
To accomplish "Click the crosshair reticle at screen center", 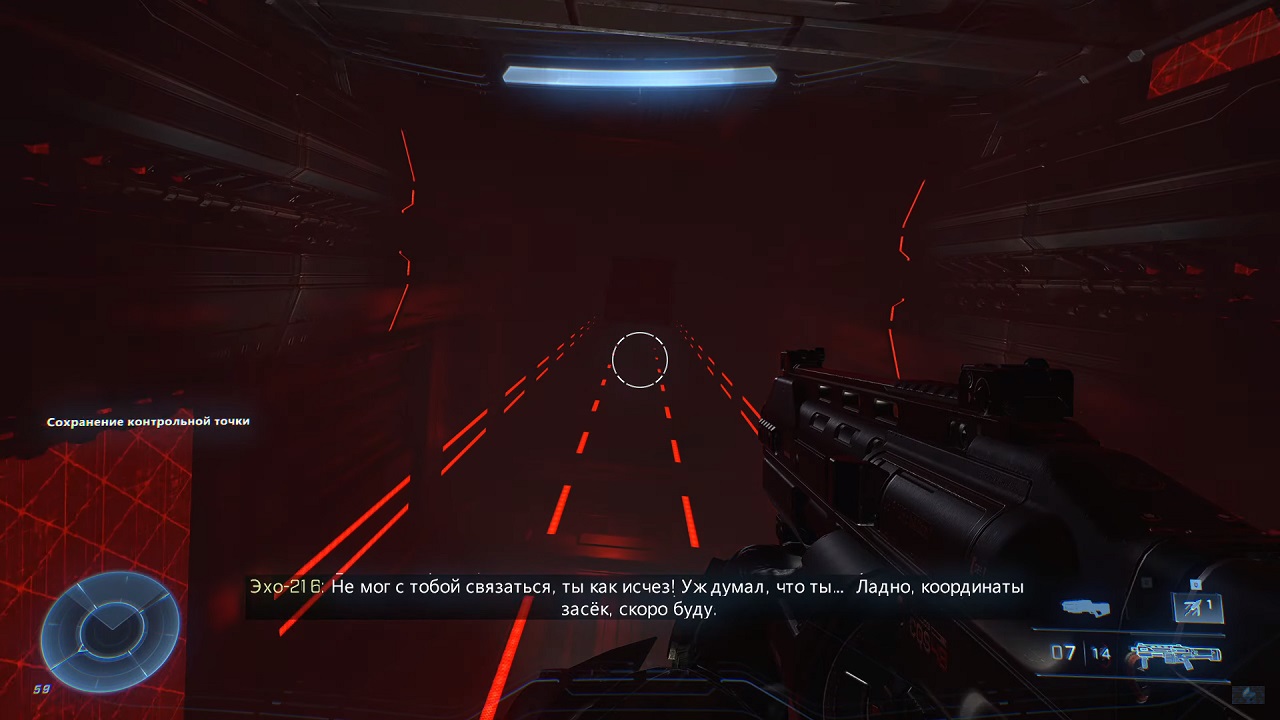I will pos(639,360).
